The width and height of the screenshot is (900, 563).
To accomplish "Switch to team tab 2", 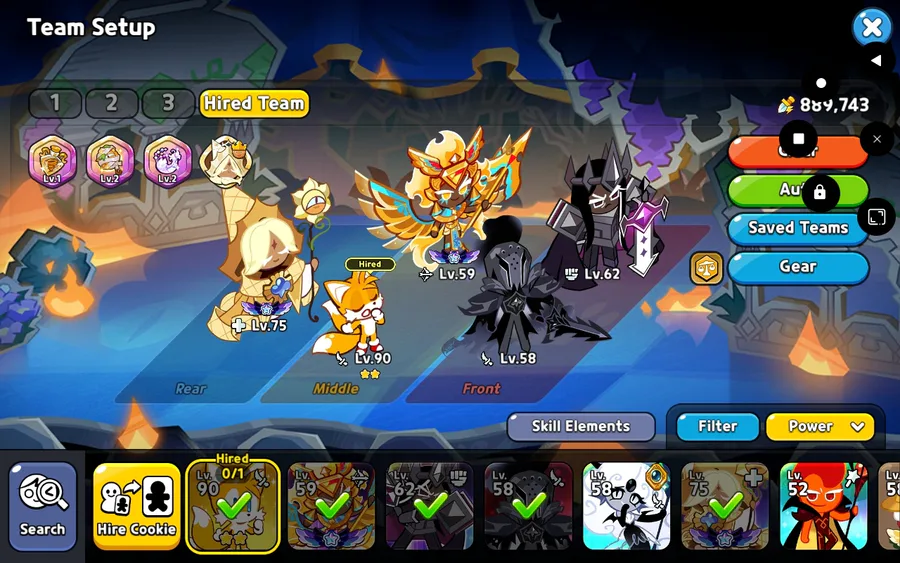I will (x=111, y=103).
